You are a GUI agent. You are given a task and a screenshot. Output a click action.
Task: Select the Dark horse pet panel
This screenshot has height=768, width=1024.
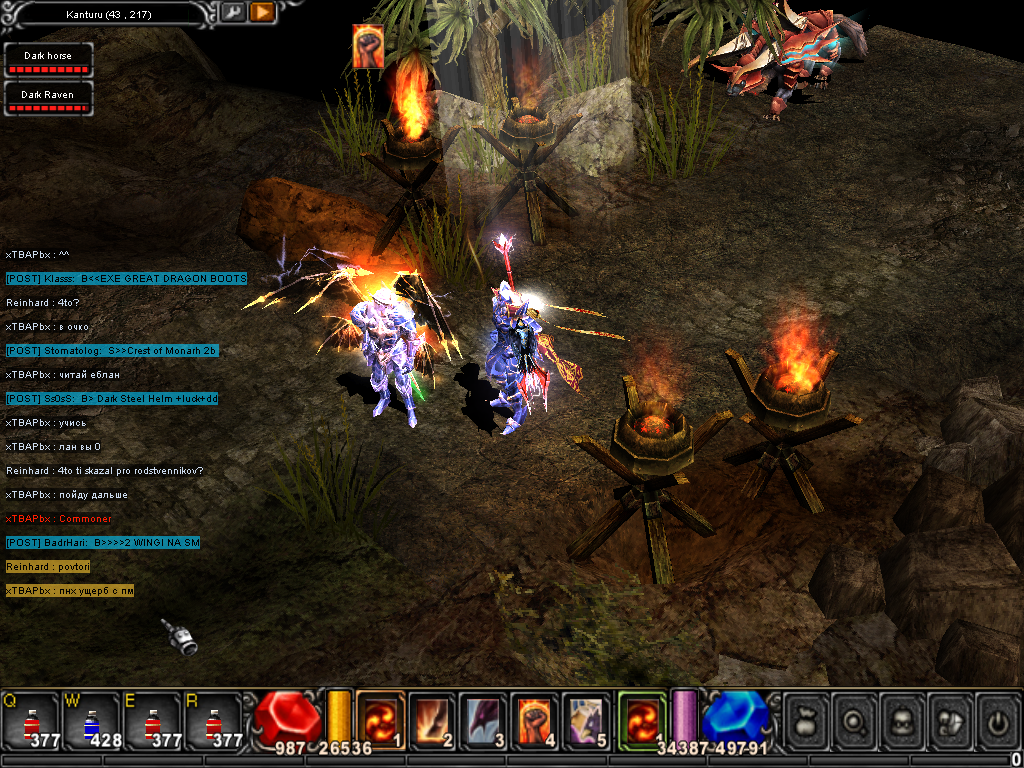click(x=48, y=61)
